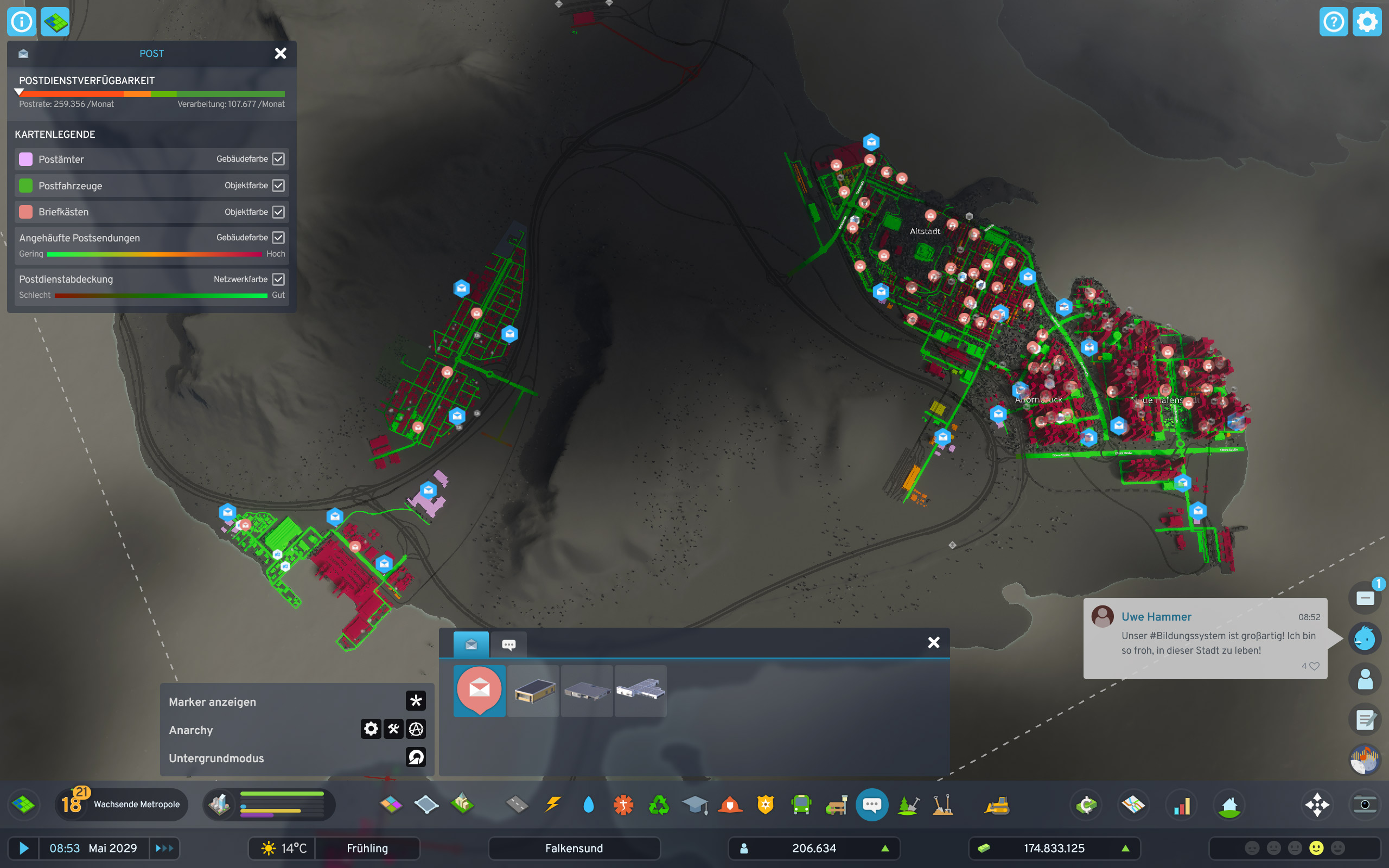
Task: Expand the Marker anzeigen panel
Action: (x=416, y=700)
